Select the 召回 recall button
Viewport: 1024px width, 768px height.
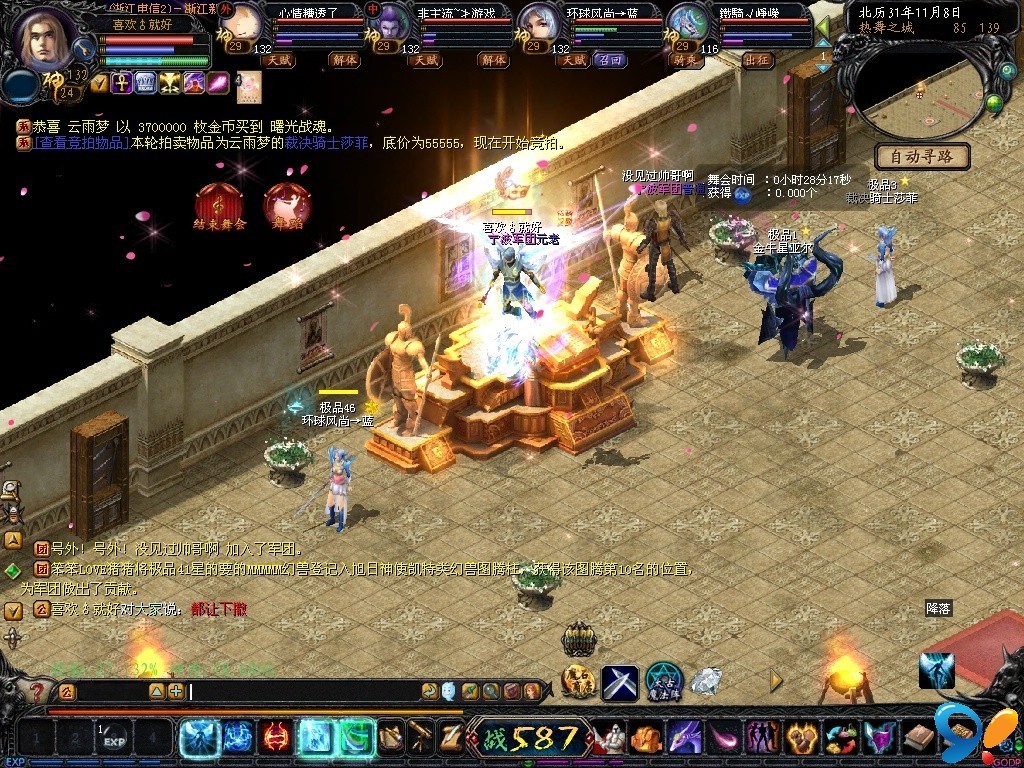(x=609, y=60)
